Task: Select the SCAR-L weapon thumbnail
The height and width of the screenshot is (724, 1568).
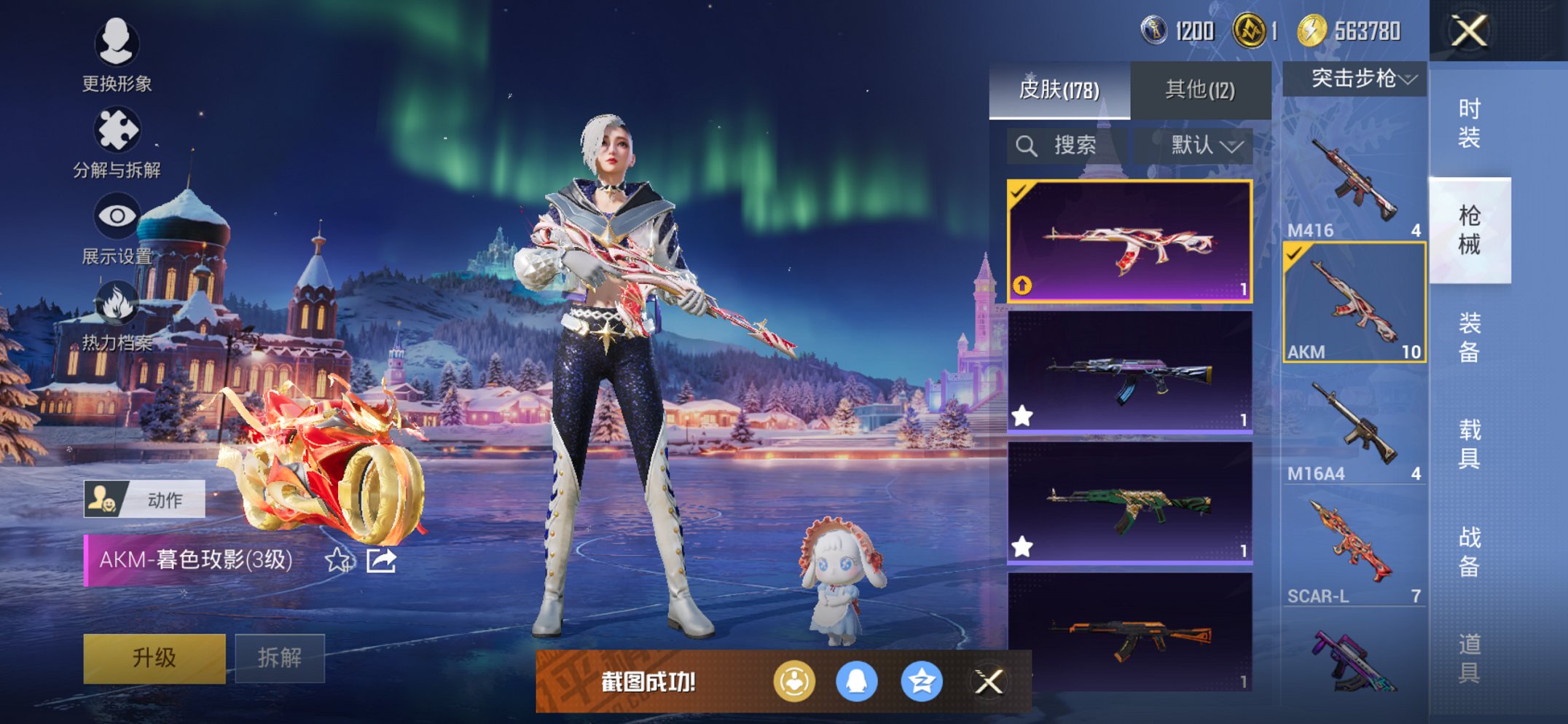Action: [1352, 539]
